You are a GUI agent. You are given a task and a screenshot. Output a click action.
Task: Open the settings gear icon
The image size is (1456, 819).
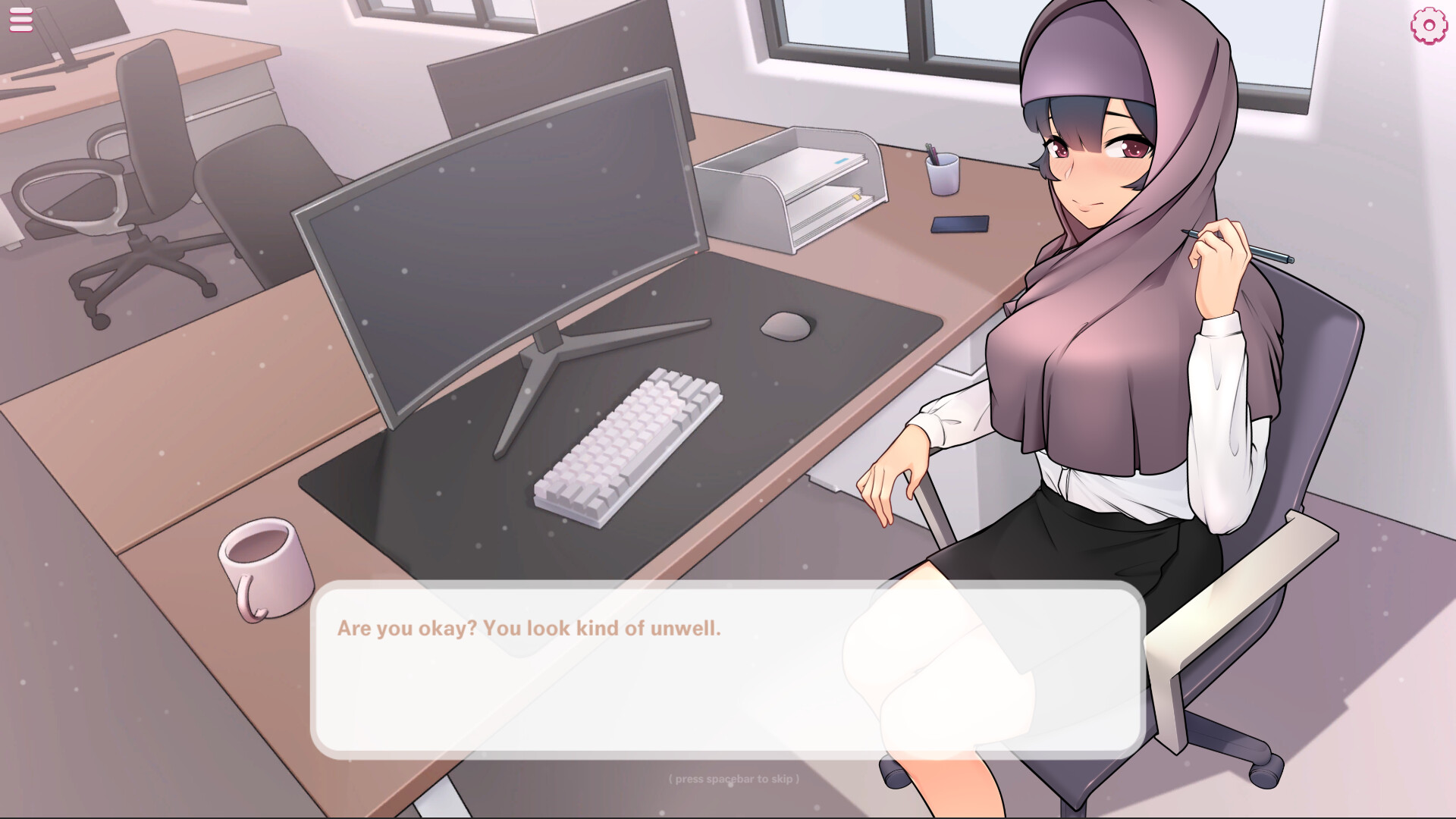pos(1429,24)
